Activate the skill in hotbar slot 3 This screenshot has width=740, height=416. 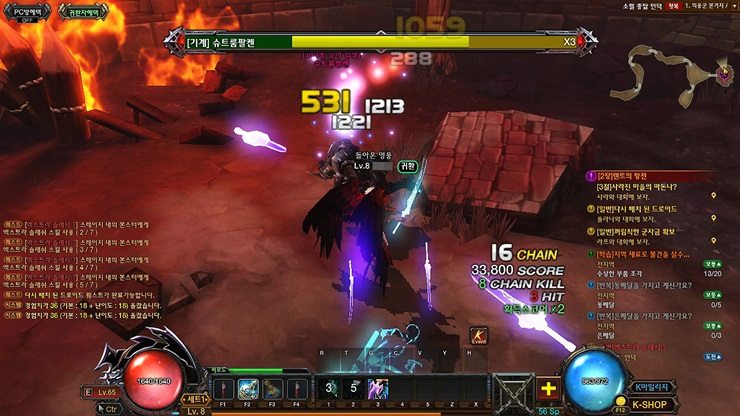click(x=378, y=389)
